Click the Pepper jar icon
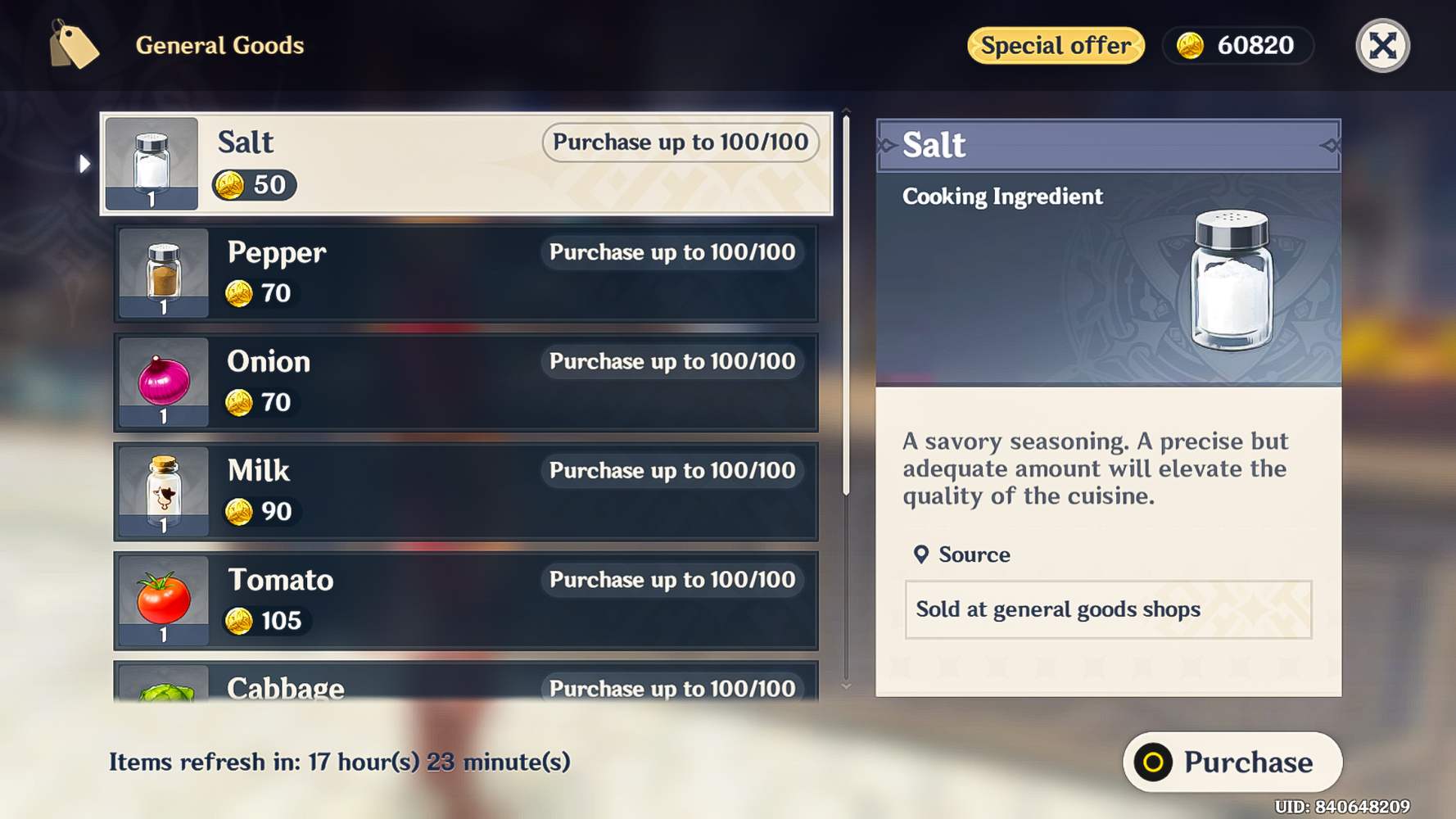This screenshot has width=1456, height=819. pos(163,271)
